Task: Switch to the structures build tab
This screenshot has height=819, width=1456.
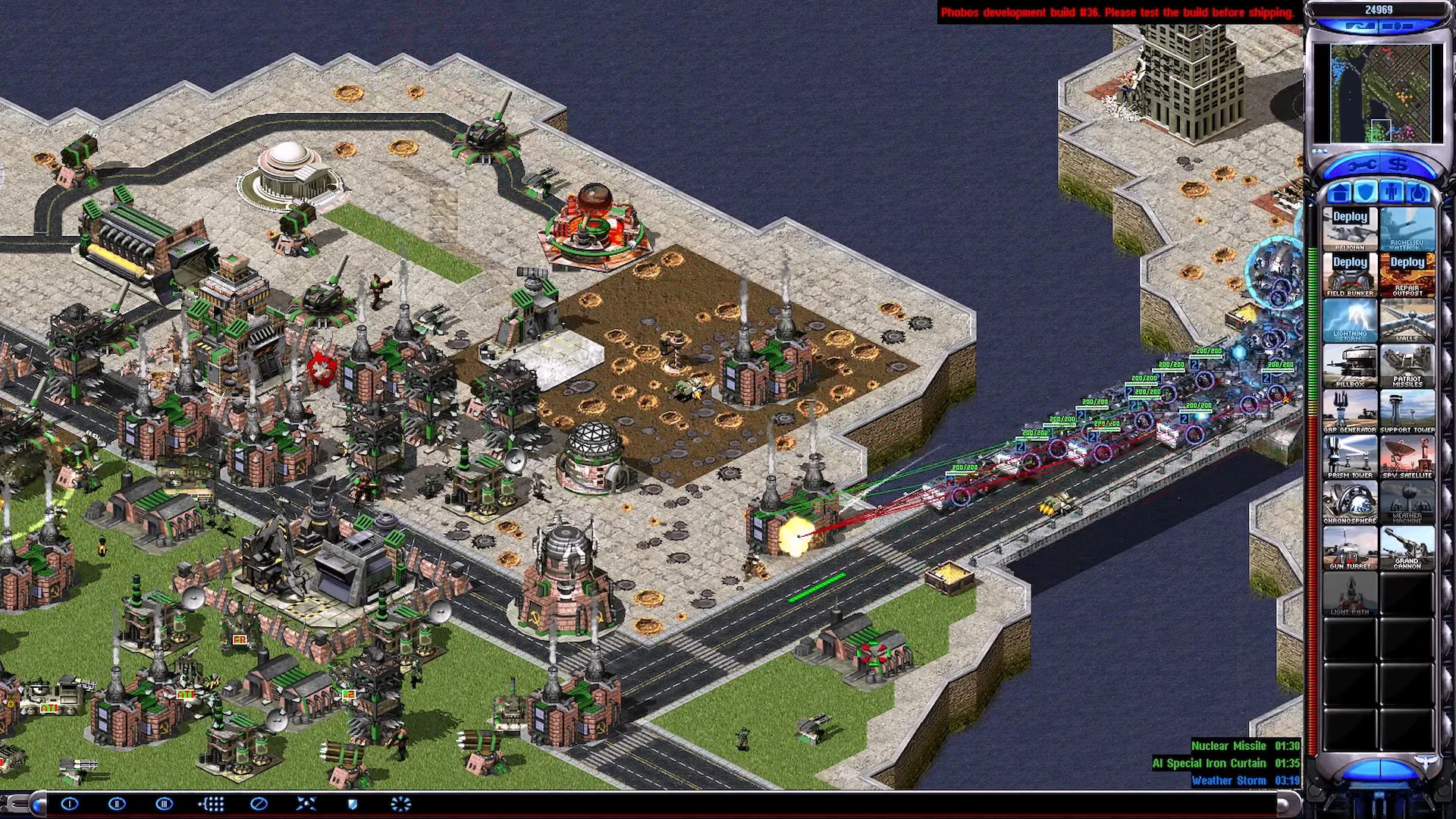Action: click(x=1340, y=192)
